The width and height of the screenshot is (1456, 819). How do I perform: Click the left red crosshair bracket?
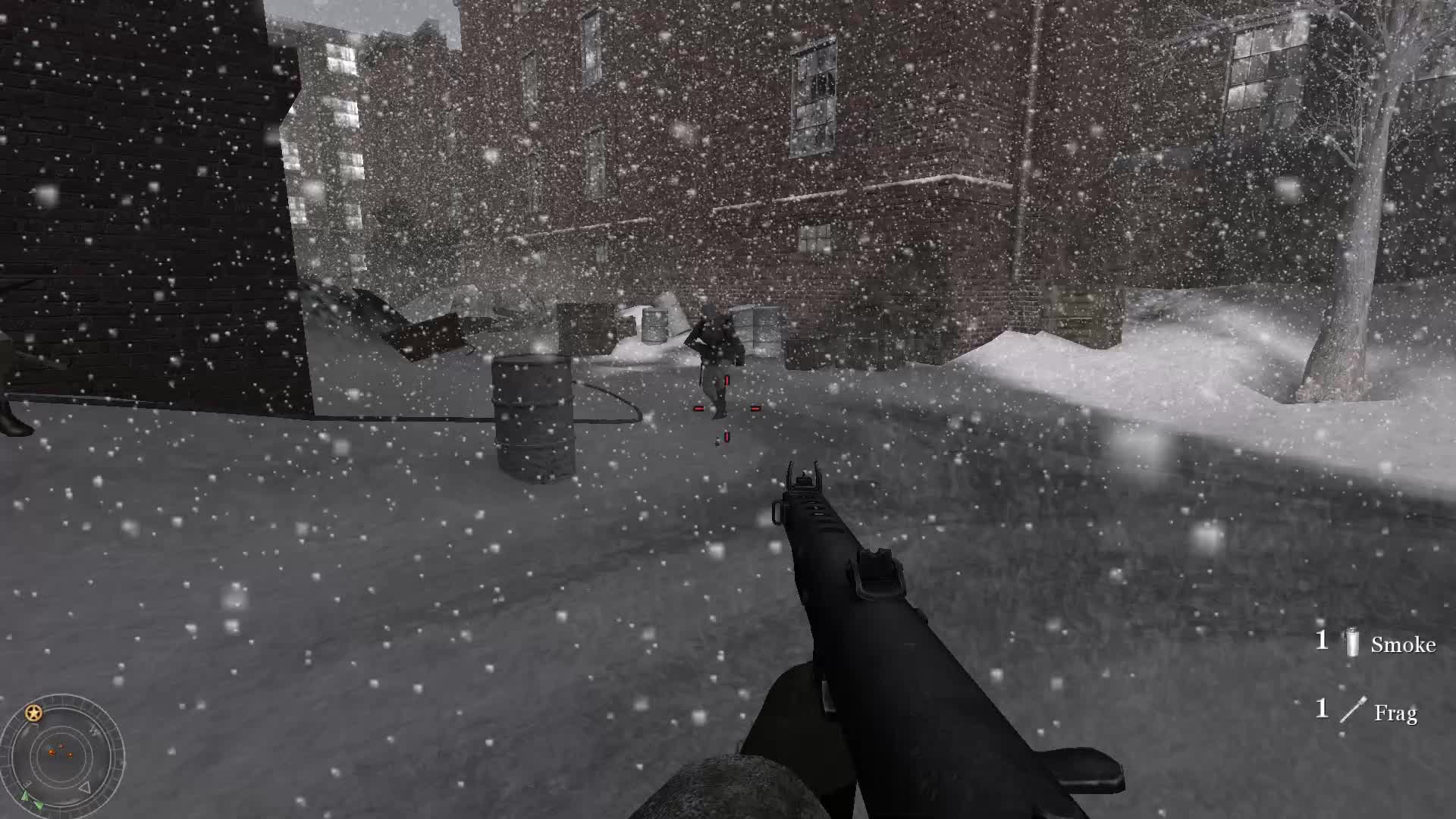point(698,409)
